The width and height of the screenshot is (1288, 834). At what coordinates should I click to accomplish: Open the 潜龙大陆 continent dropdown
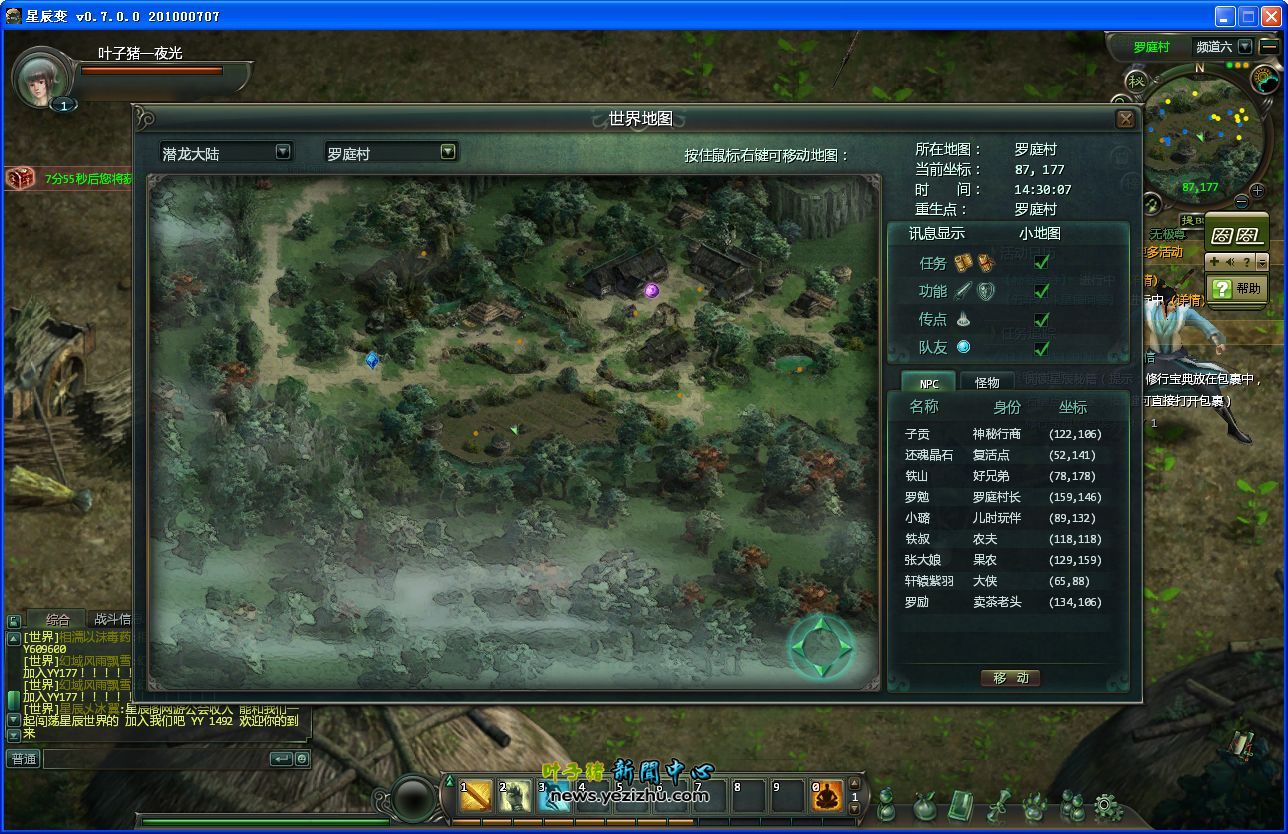click(283, 152)
